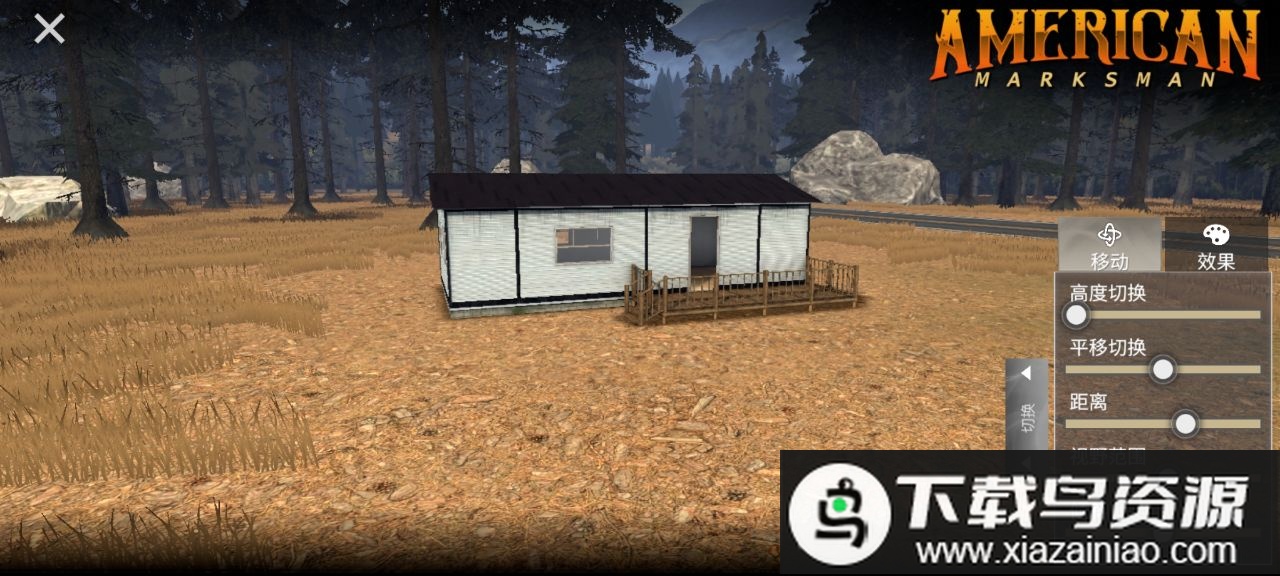Open the 效果 (effects) tab
The height and width of the screenshot is (576, 1280).
[1216, 246]
